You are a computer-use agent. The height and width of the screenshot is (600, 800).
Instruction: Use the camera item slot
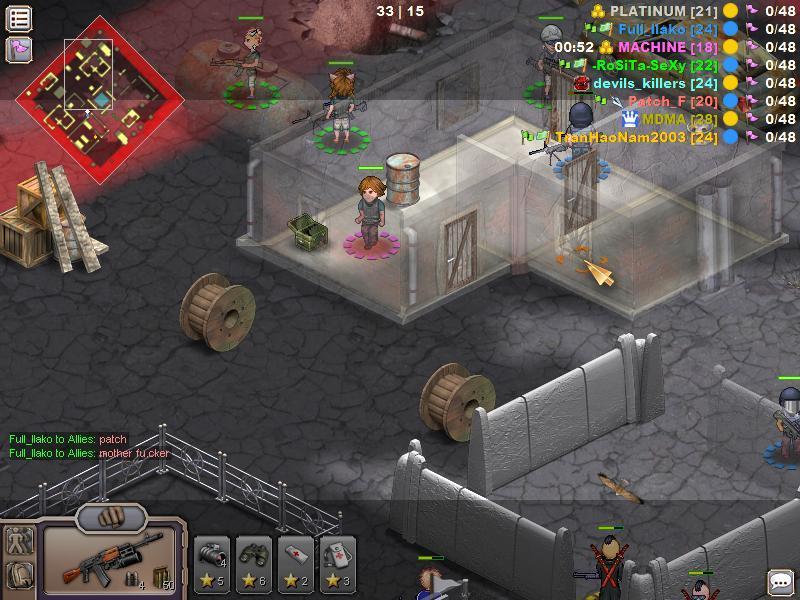[211, 563]
